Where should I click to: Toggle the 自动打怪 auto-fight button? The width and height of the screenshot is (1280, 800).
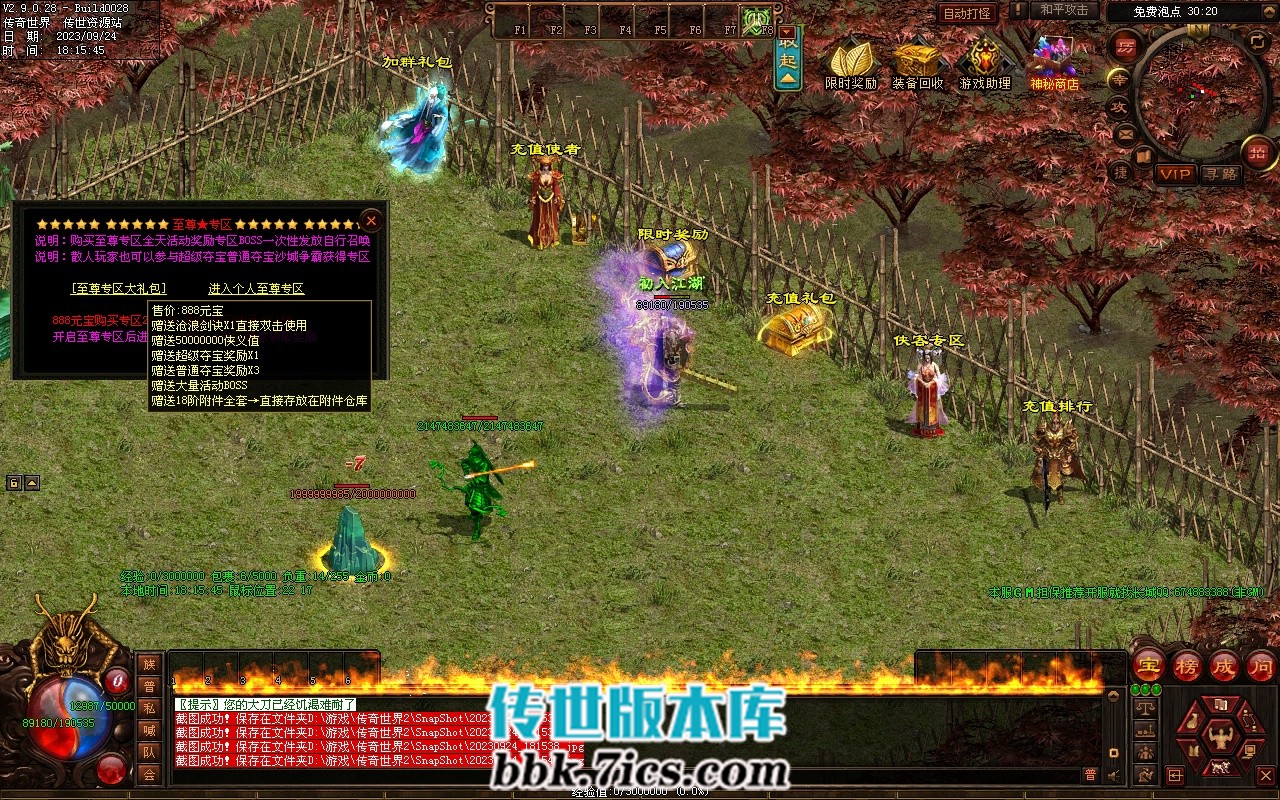click(x=967, y=14)
